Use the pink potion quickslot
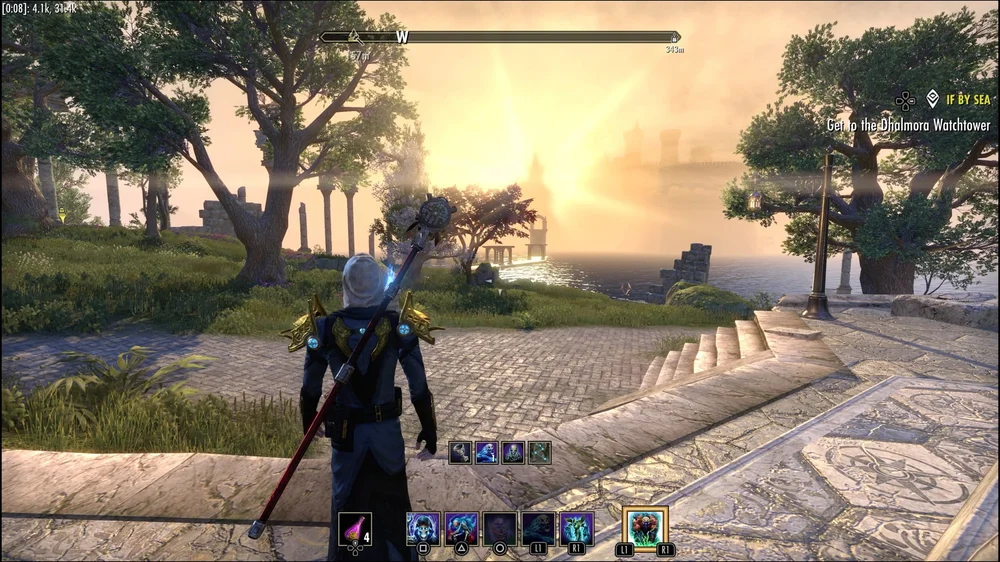The width and height of the screenshot is (1000, 562). pos(354,528)
